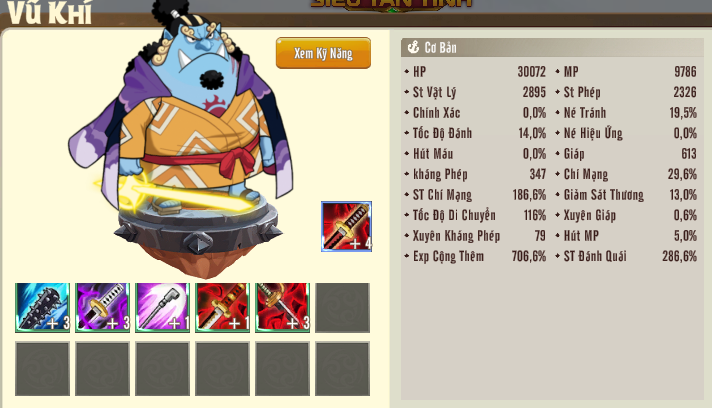
Task: Select the spiked club +3 weapon slot
Action: (42, 307)
